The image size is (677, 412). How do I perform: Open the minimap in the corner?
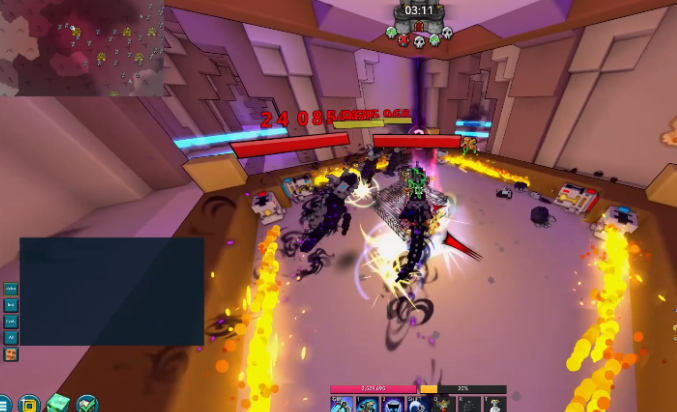82,48
